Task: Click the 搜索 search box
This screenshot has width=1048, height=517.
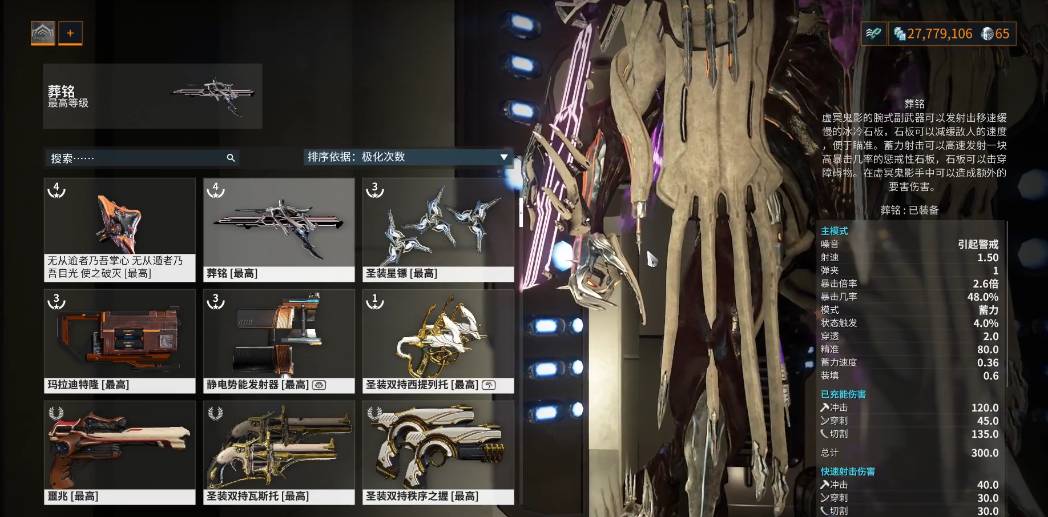Action: [x=140, y=158]
